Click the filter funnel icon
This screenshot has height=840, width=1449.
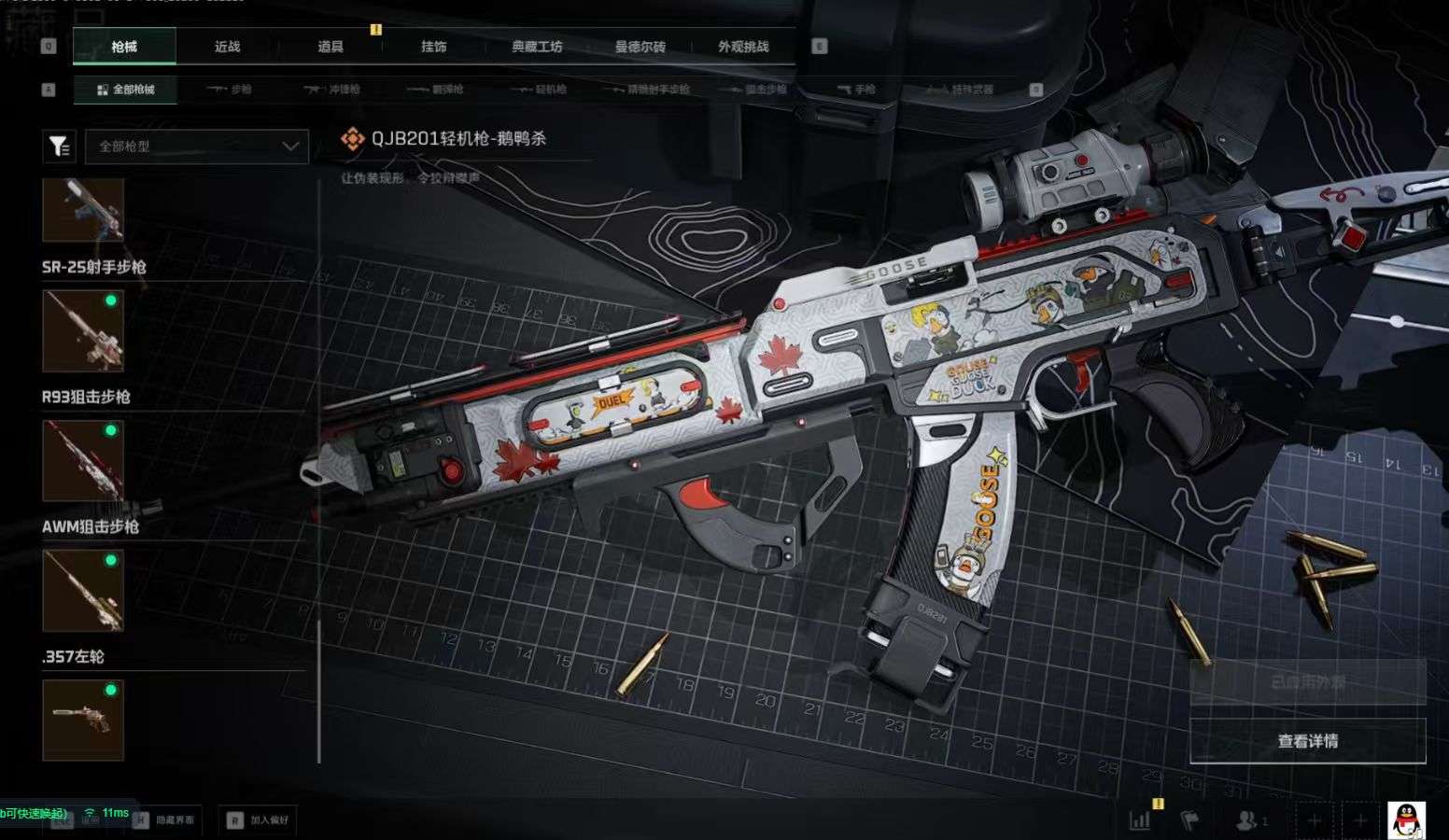coord(59,147)
